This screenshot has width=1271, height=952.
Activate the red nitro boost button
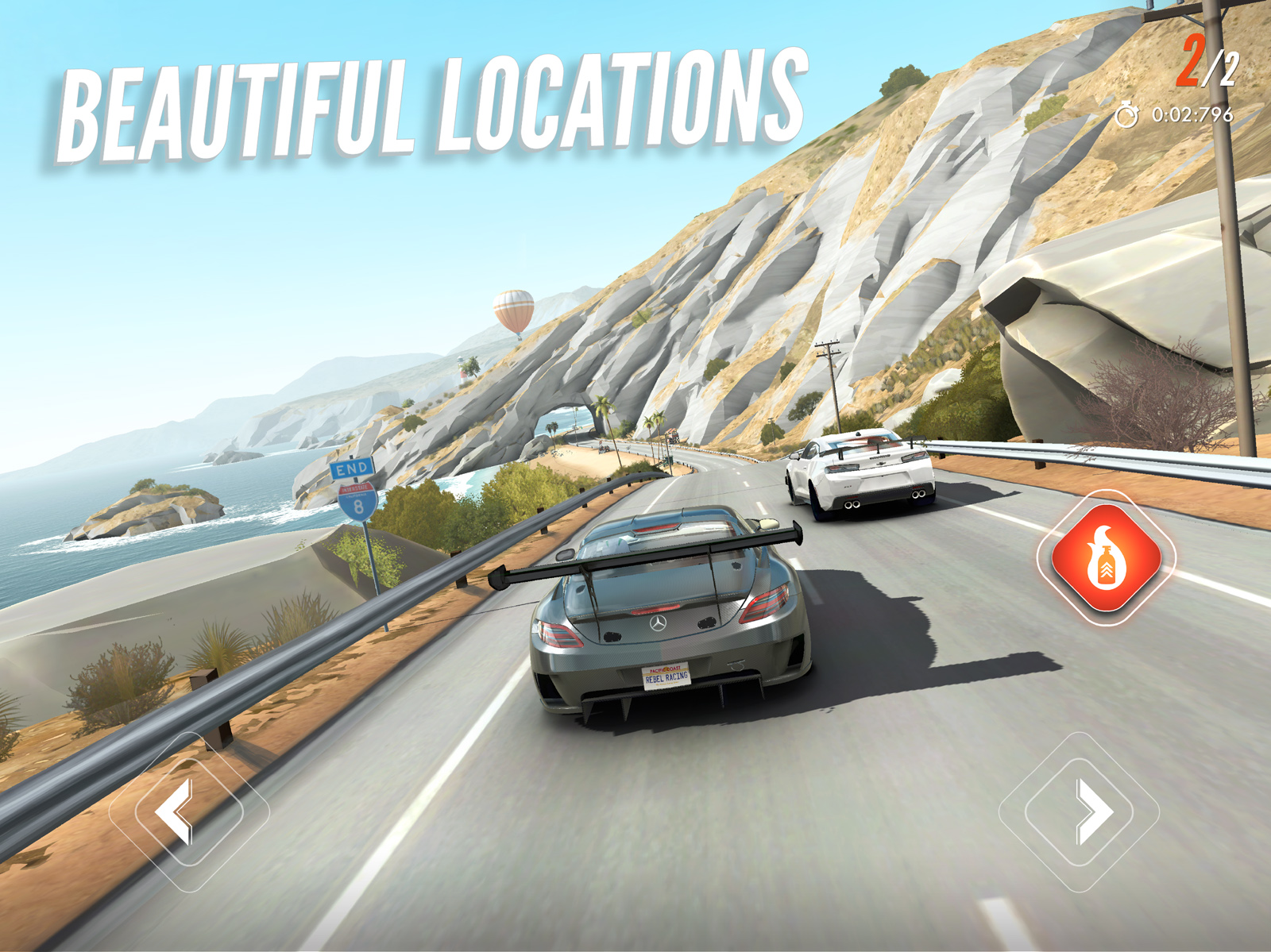[x=1107, y=558]
